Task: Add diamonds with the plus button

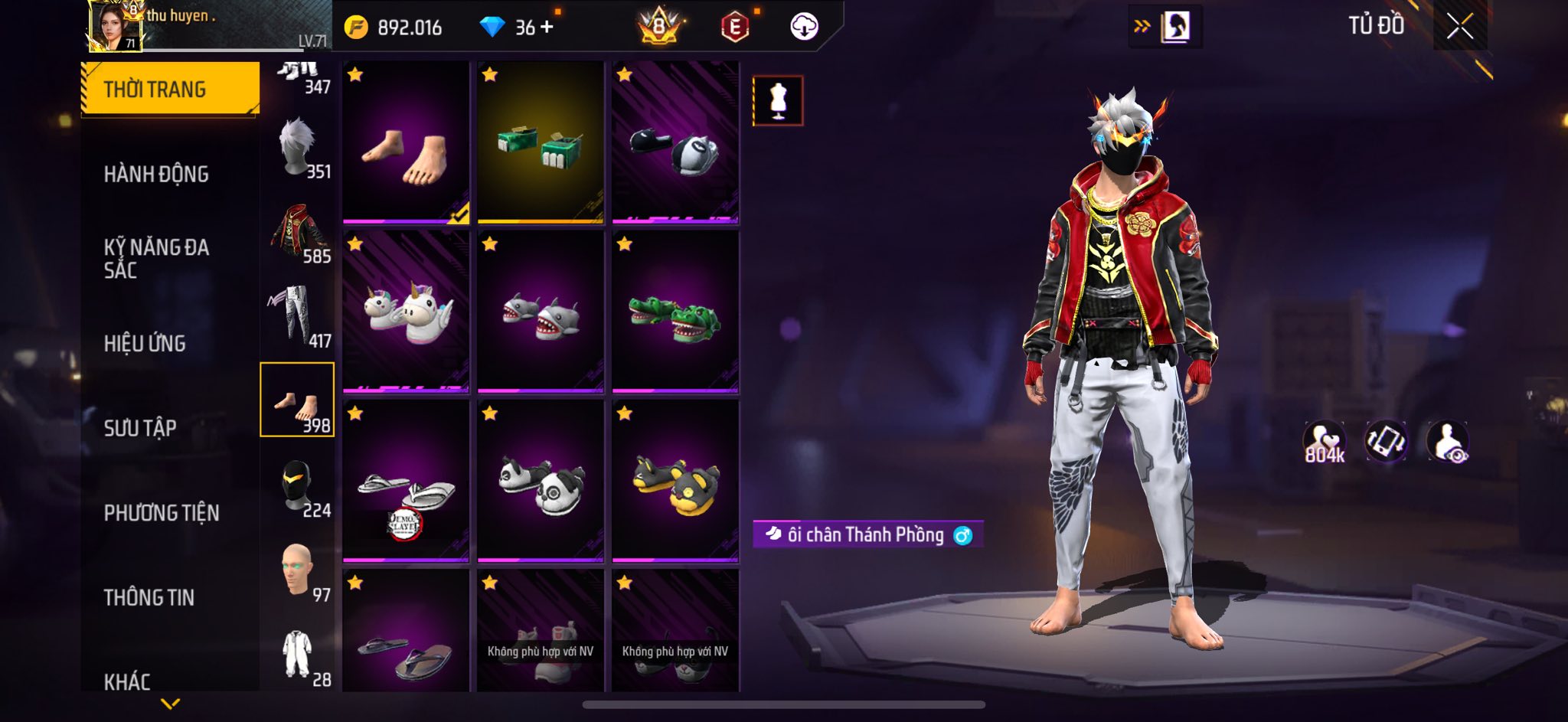Action: [547, 27]
